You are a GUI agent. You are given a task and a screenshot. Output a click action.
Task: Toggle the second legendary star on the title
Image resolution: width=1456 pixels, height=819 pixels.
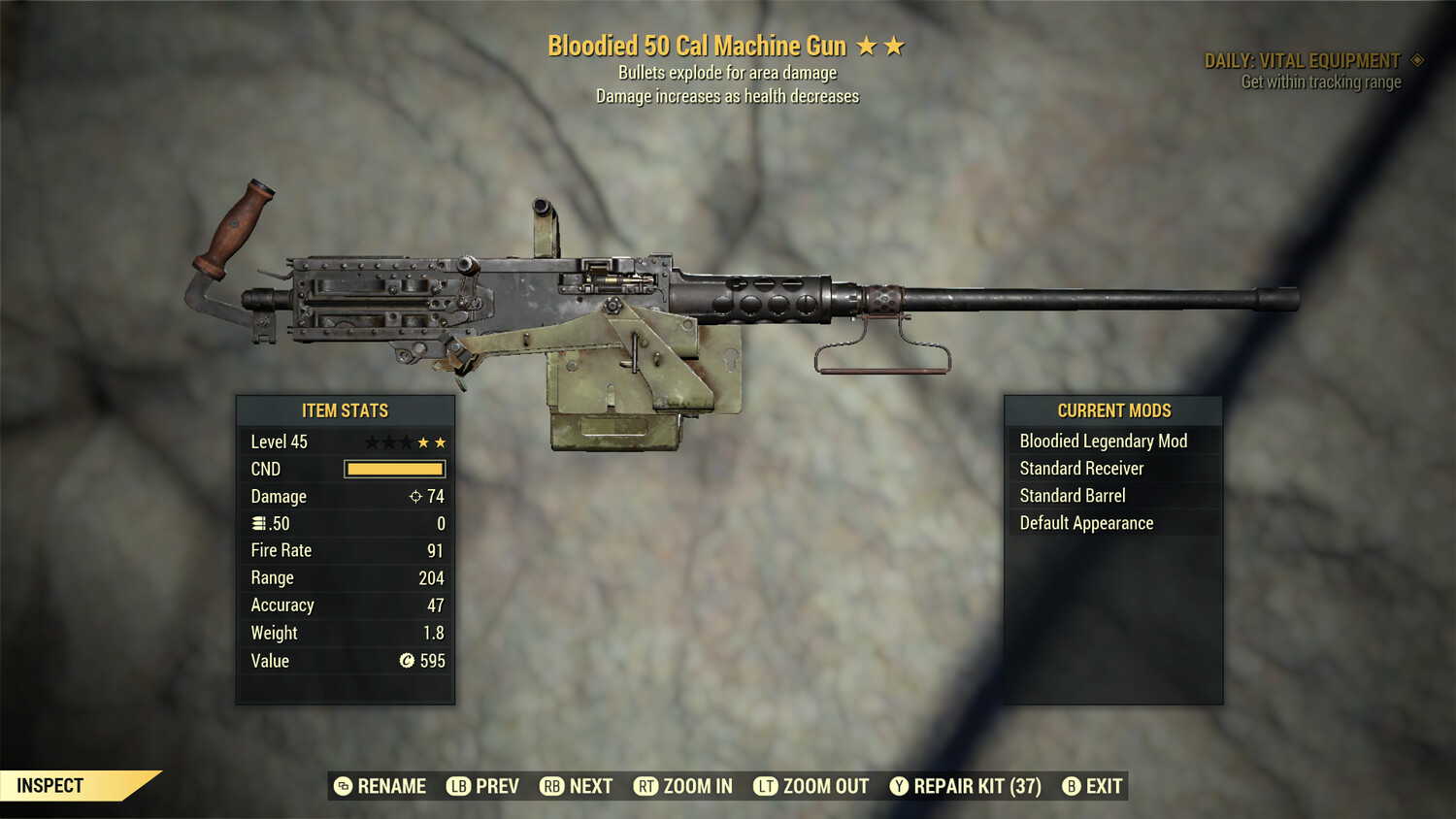tap(894, 45)
